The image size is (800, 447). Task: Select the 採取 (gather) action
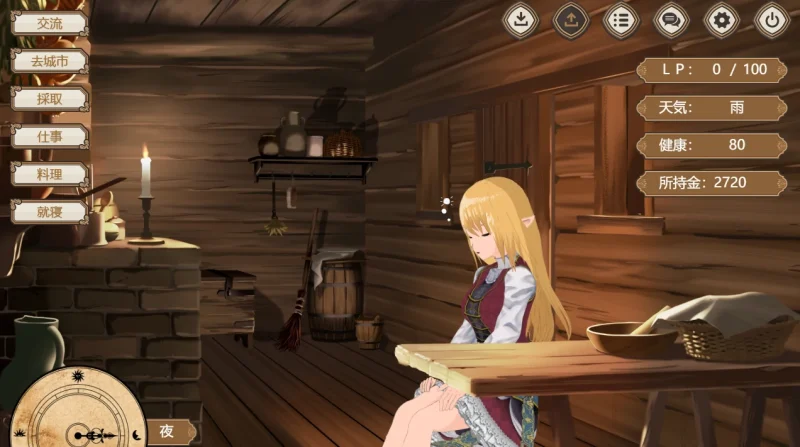click(x=49, y=98)
